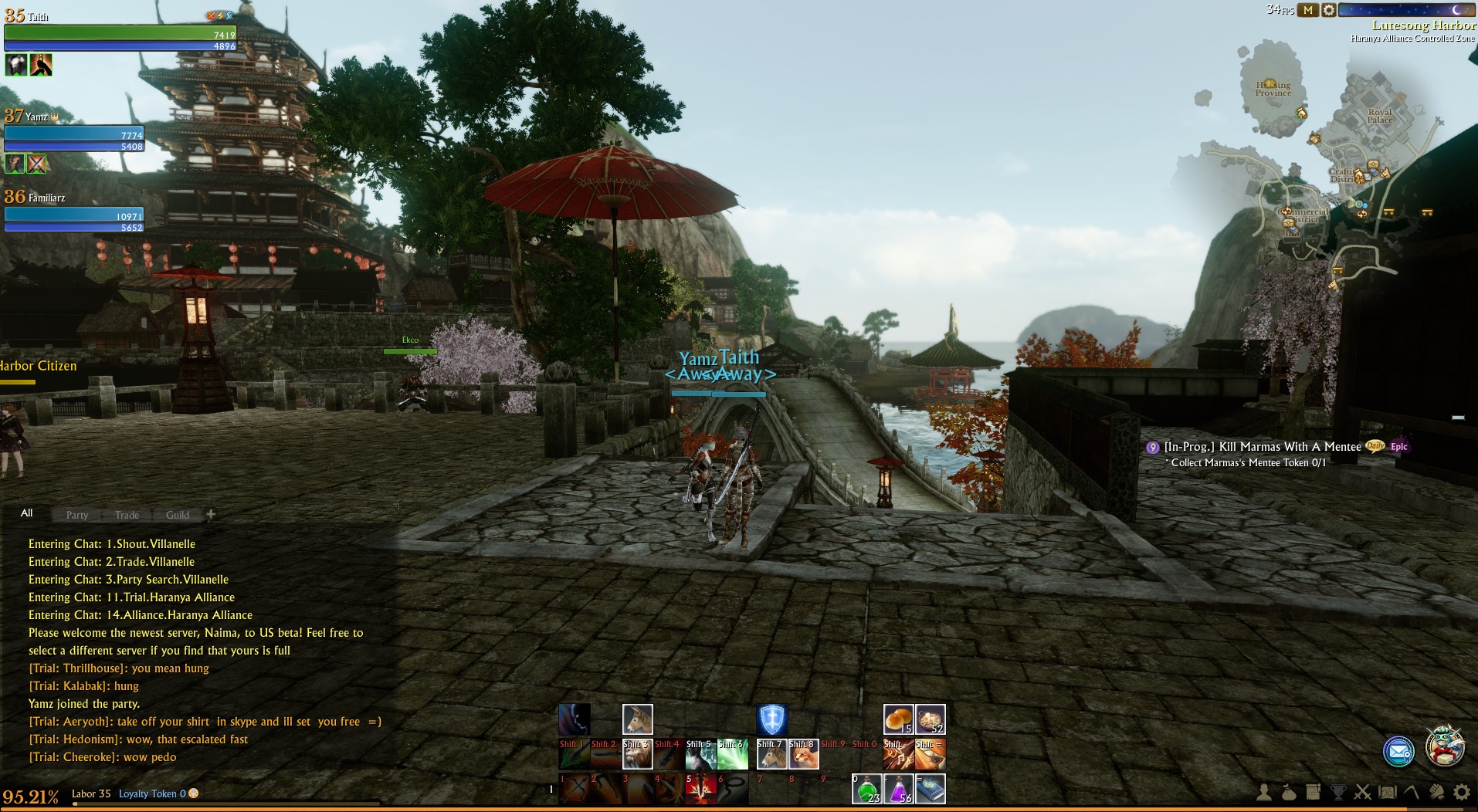This screenshot has height=812, width=1478.
Task: Open the mail envelope icon
Action: point(1398,751)
